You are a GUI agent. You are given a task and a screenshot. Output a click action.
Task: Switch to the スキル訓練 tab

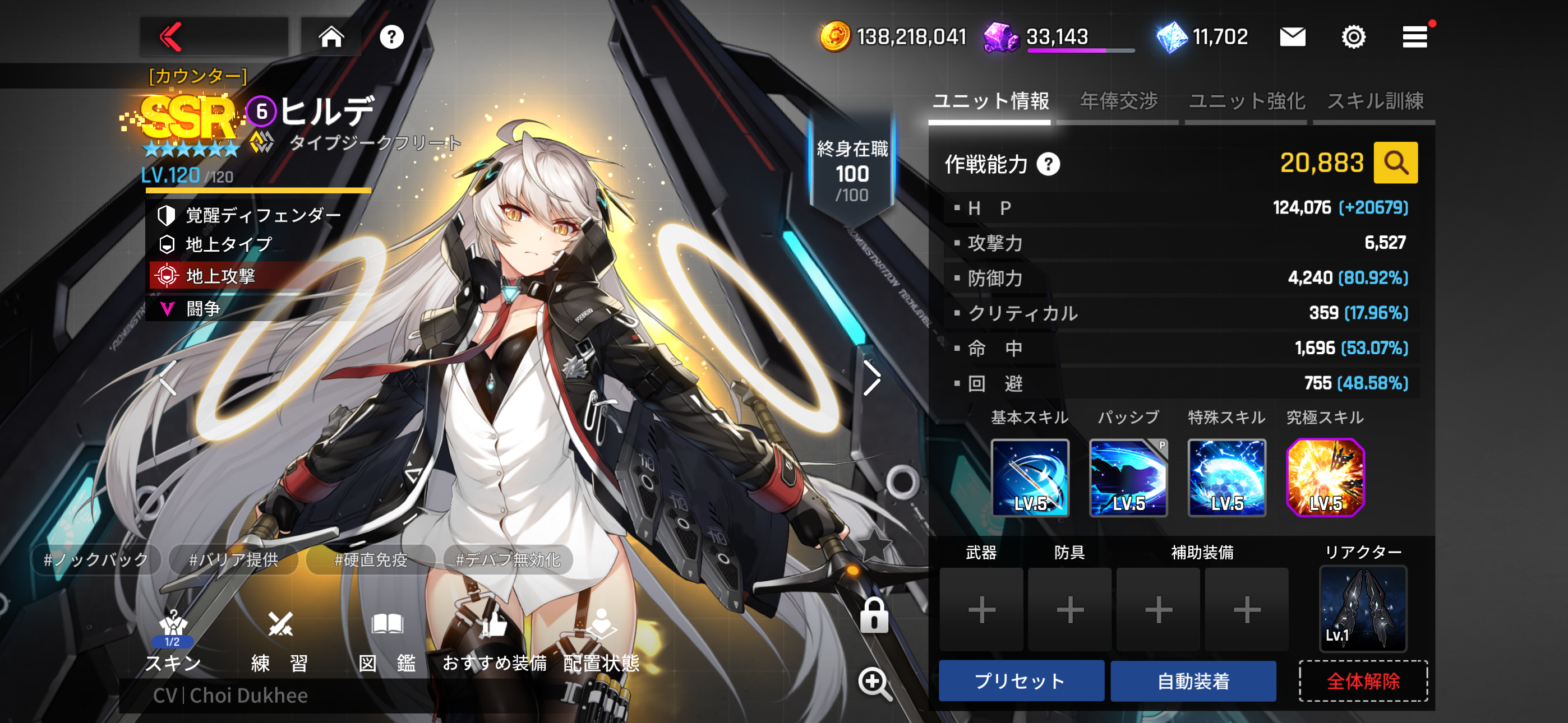pyautogui.click(x=1375, y=101)
